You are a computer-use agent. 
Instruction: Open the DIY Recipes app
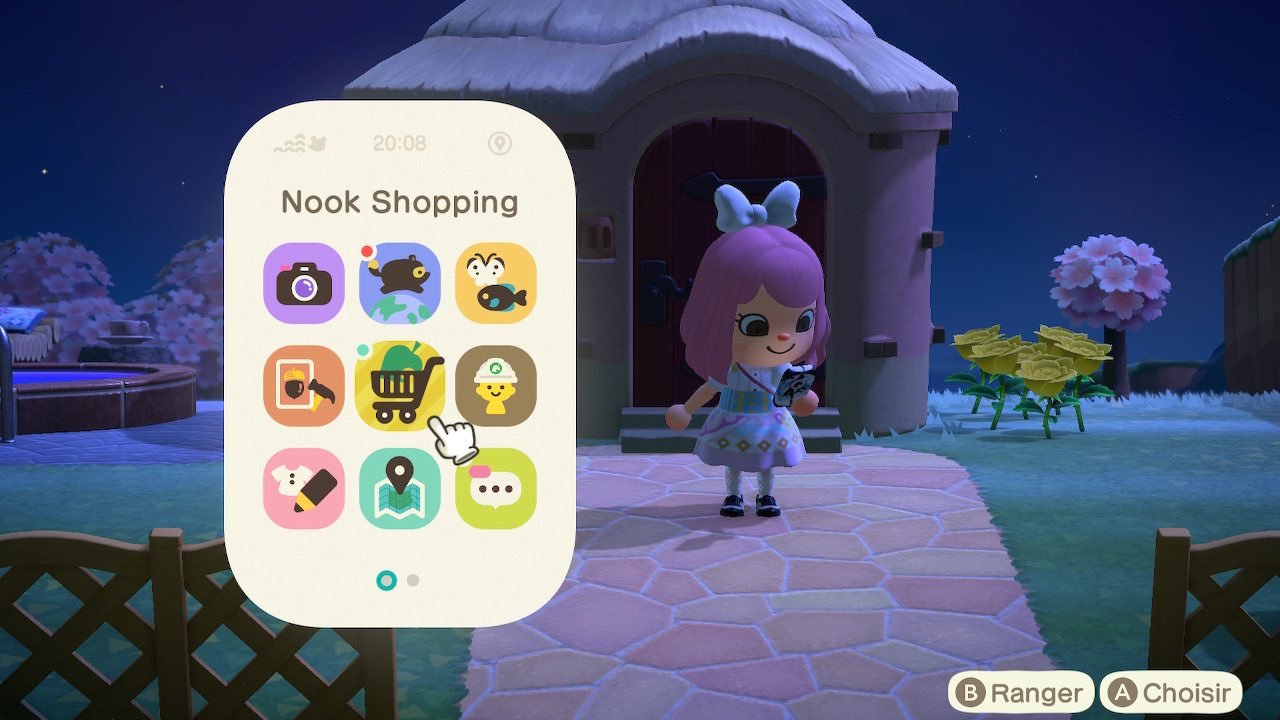(303, 385)
